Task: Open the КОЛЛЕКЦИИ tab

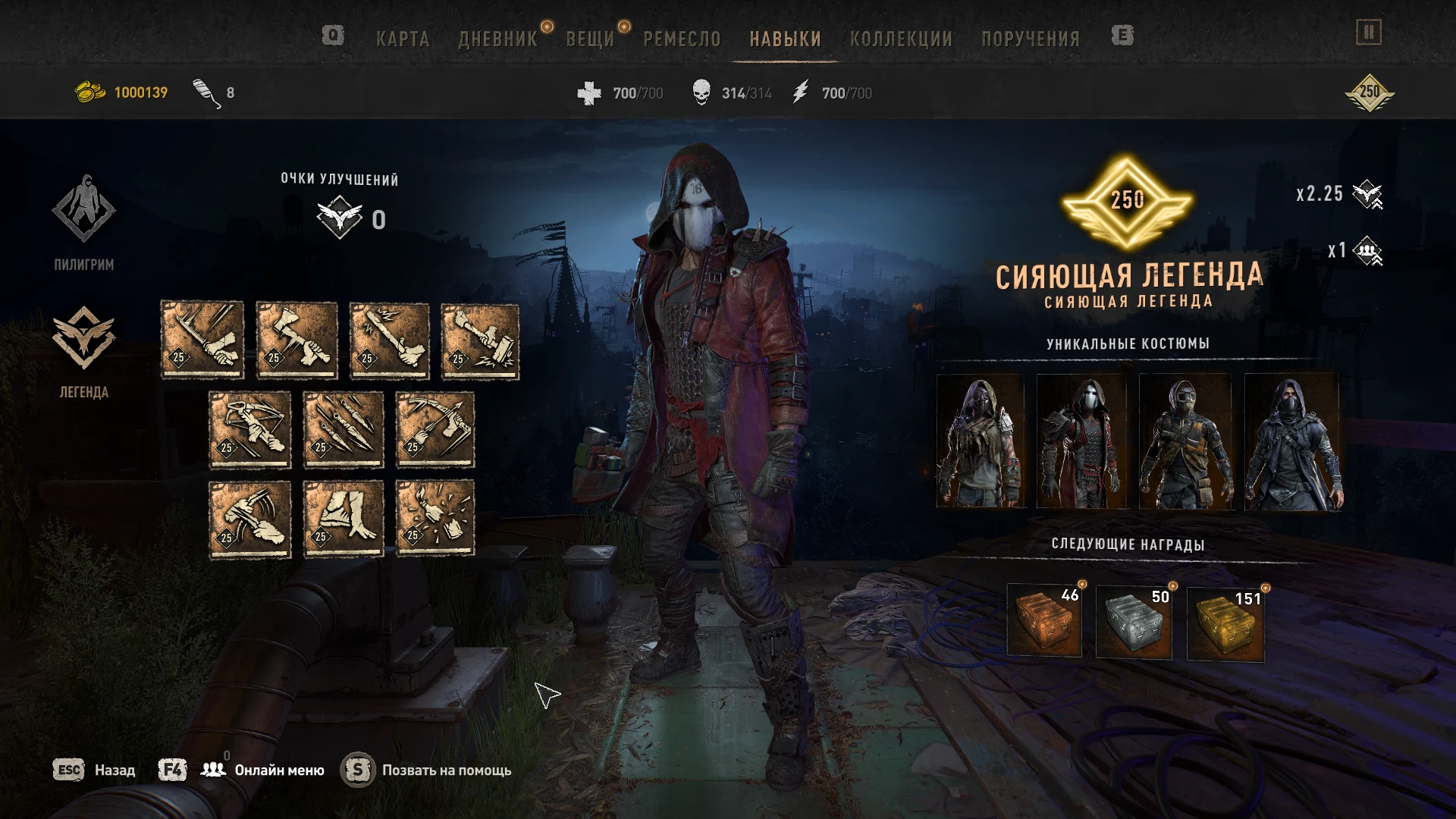Action: click(x=902, y=38)
